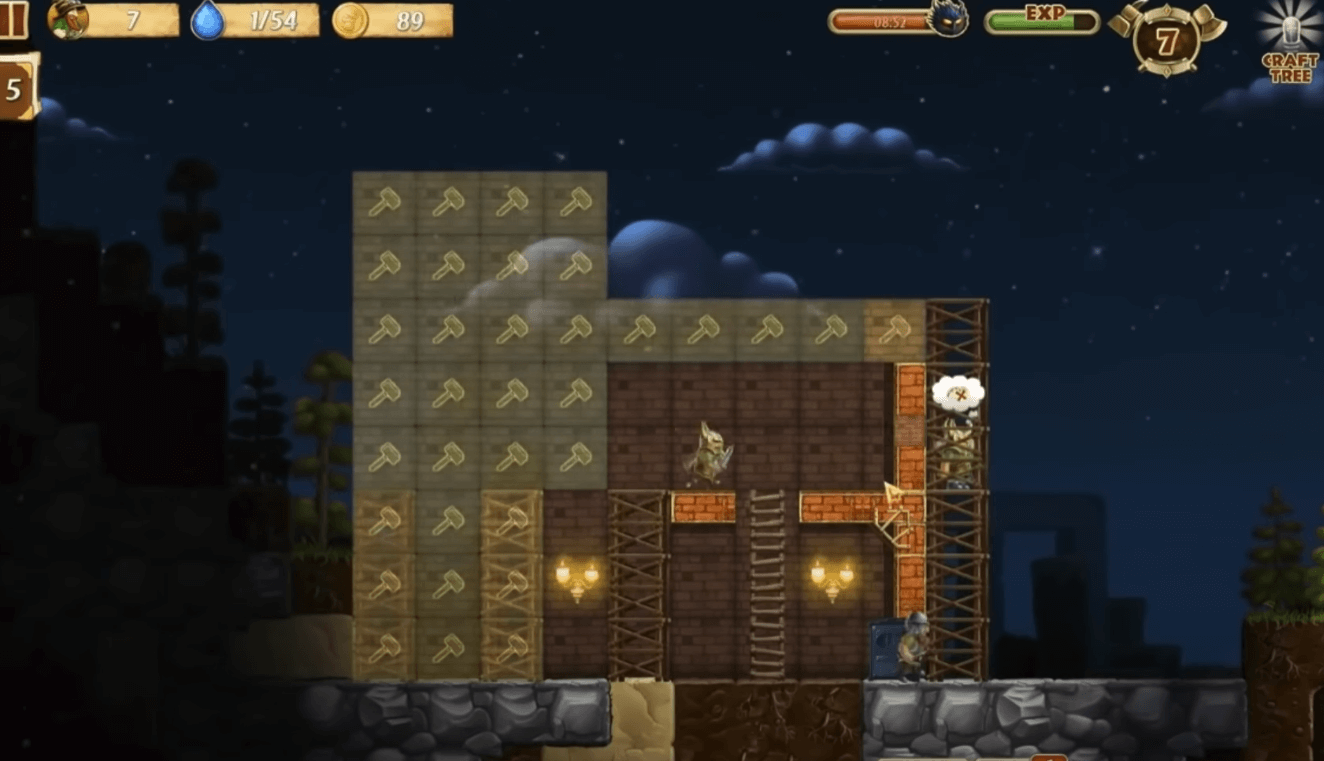The image size is (1324, 761).
Task: Open the dwarf roster from dwarf portrait
Action: click(68, 20)
